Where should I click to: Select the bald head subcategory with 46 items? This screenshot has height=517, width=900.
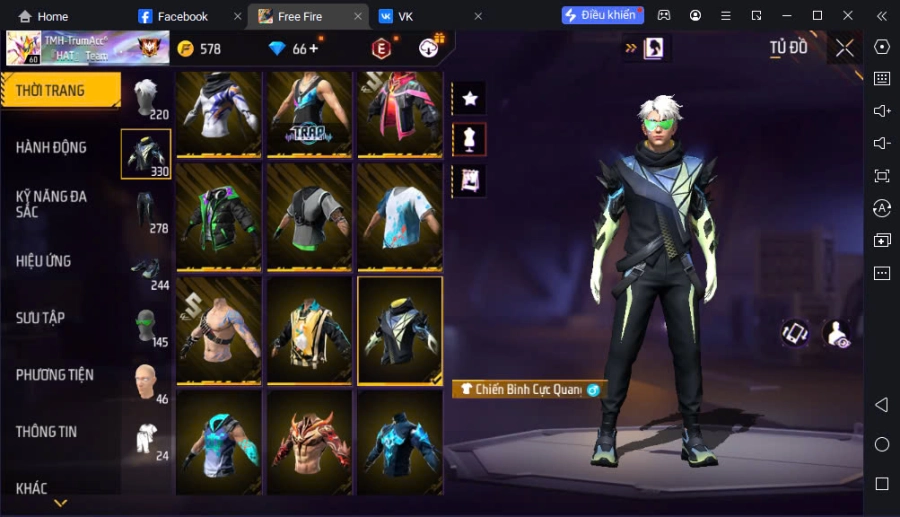(147, 383)
